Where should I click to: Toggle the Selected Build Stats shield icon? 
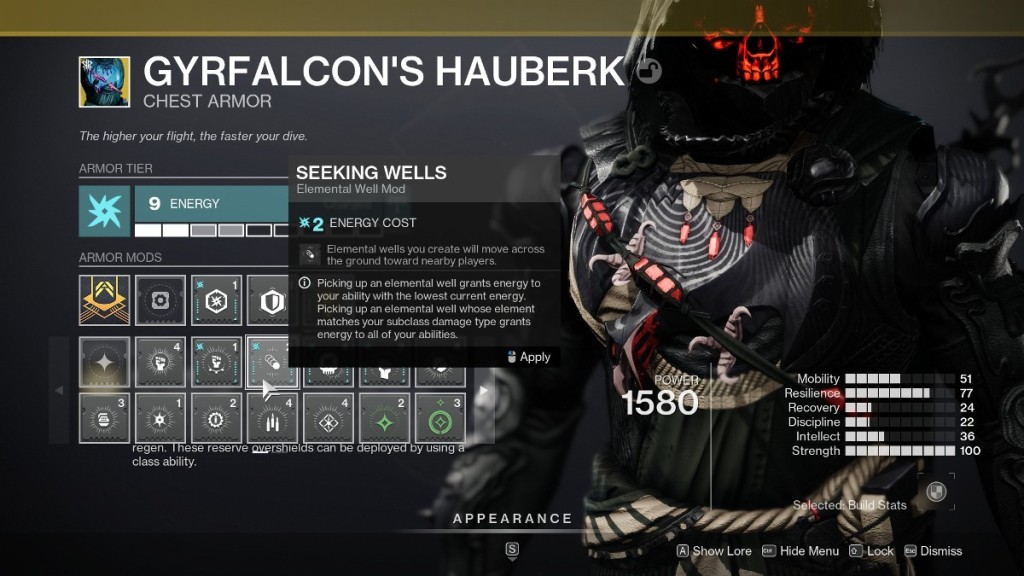coord(936,491)
